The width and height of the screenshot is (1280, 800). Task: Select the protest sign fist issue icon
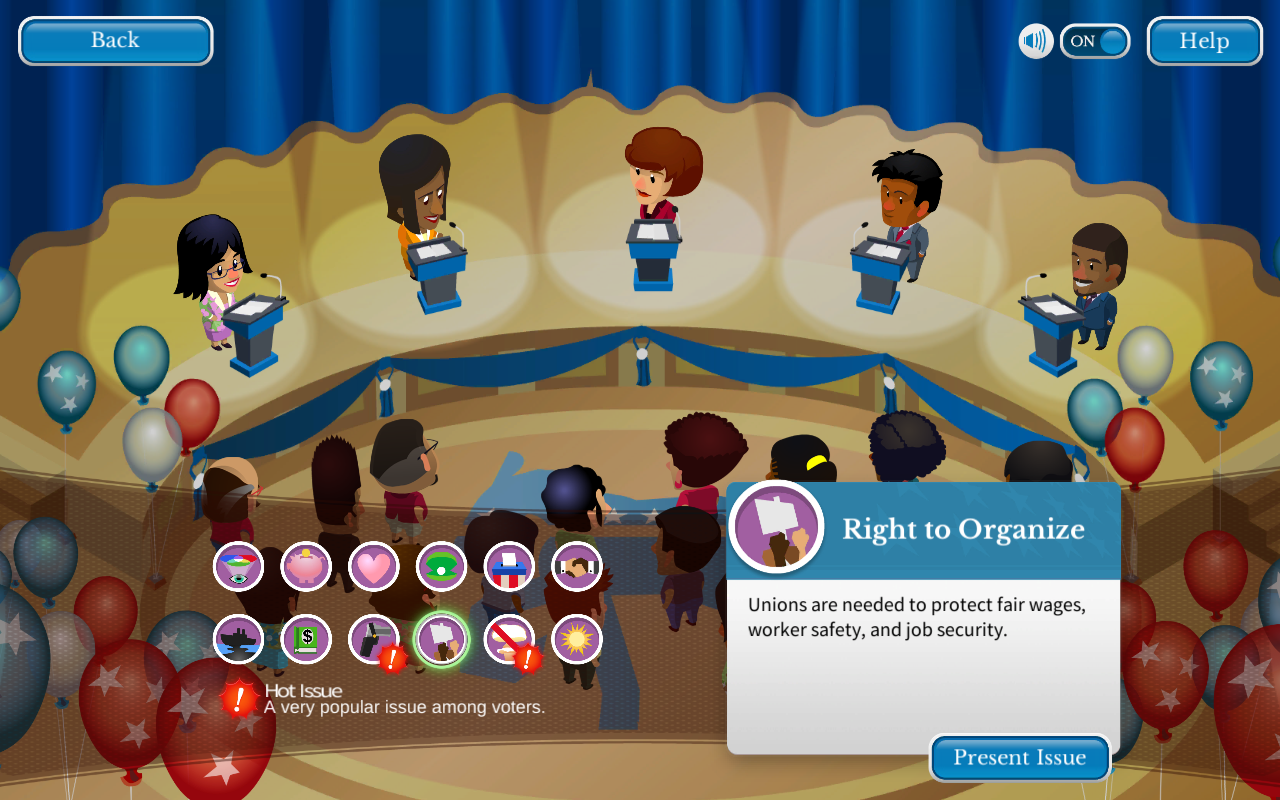click(x=441, y=639)
